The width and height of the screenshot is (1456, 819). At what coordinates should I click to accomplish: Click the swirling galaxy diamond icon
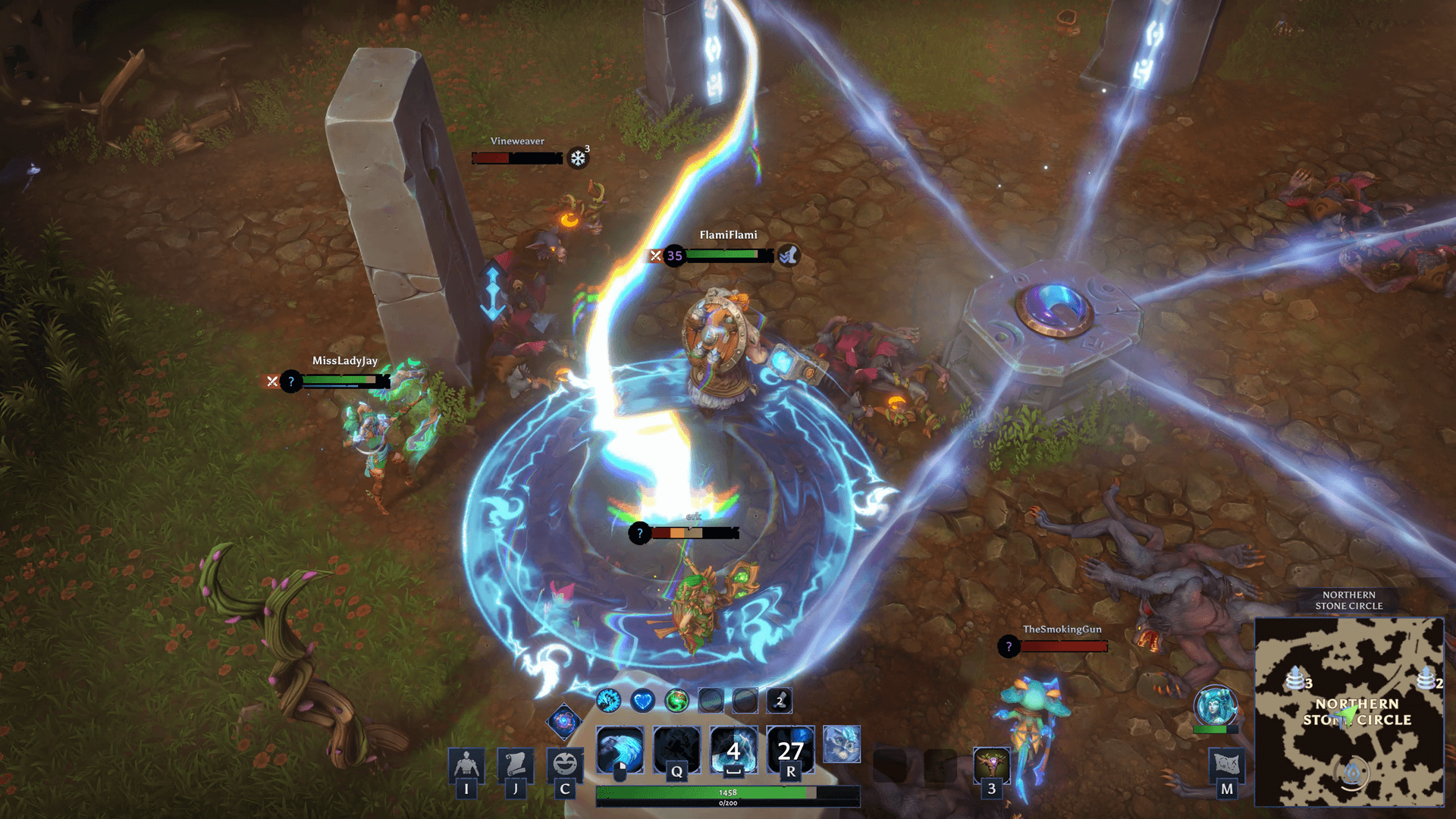[563, 721]
